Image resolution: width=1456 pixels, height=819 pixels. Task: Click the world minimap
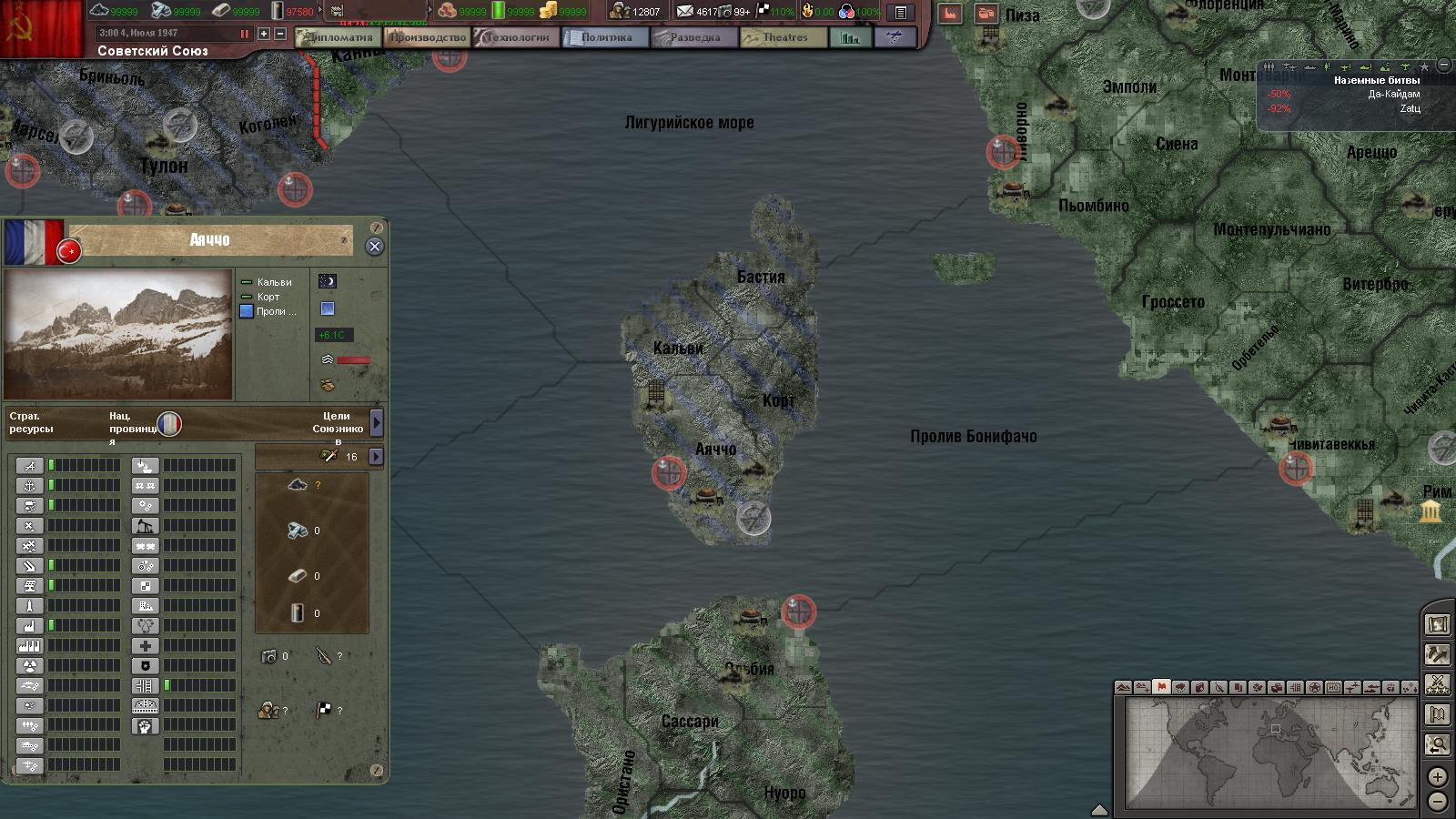[1270, 753]
